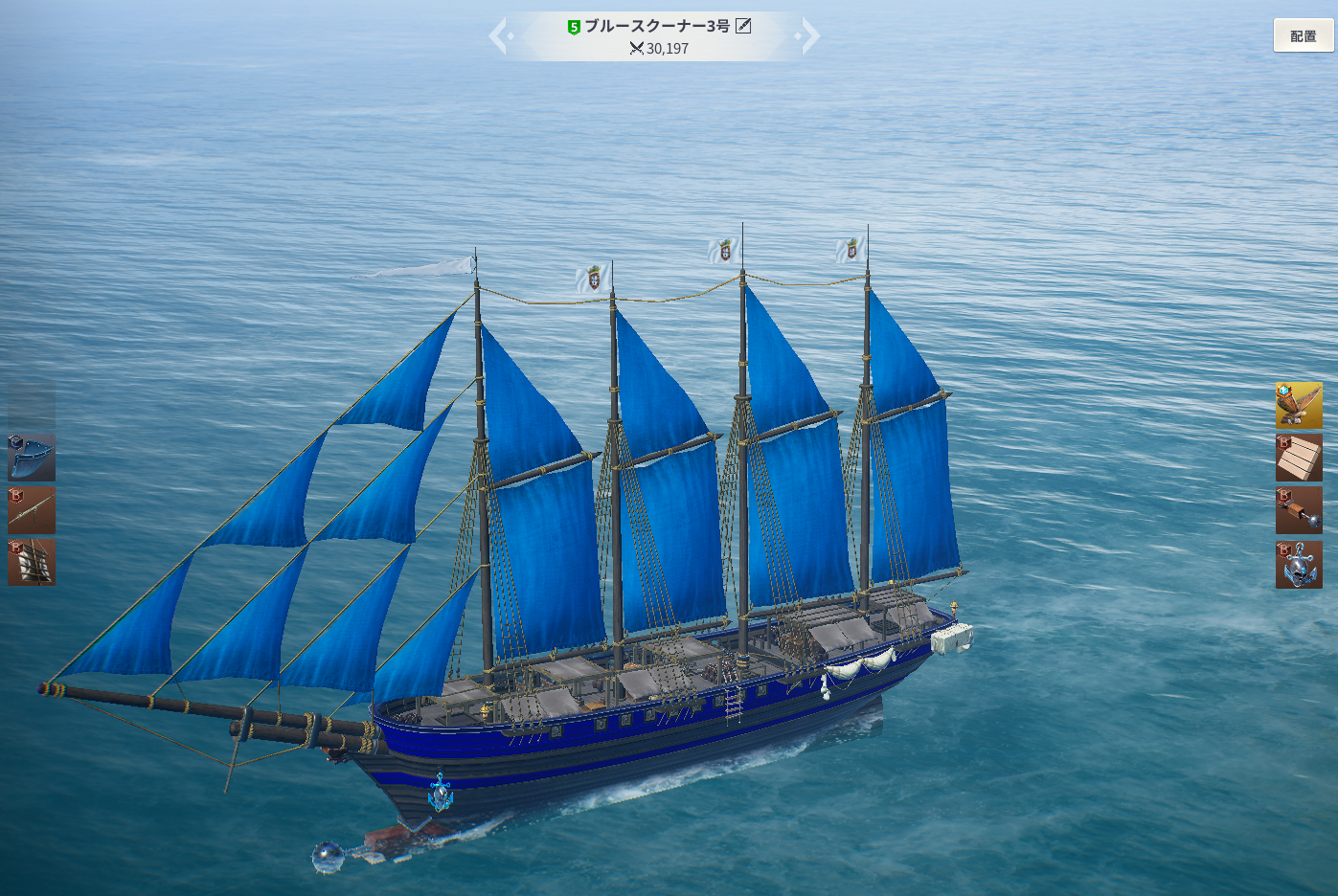This screenshot has height=896, width=1338.
Task: Select the white sail equipment slot
Action: click(32, 562)
